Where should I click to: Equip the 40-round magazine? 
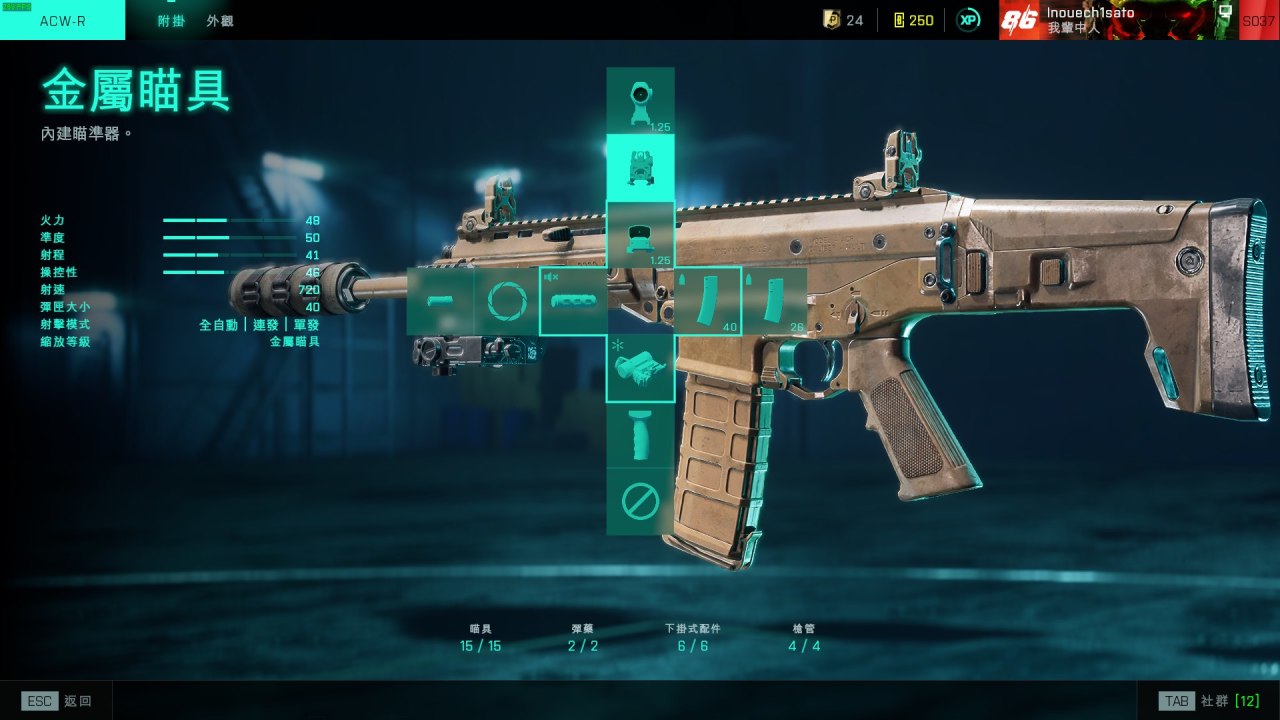pyautogui.click(x=708, y=300)
